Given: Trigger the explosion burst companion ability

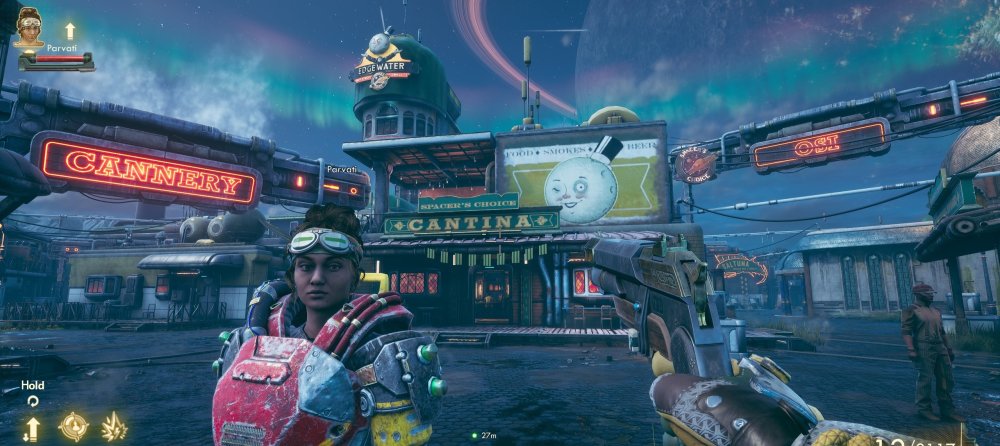Looking at the screenshot, I should click(x=114, y=427).
